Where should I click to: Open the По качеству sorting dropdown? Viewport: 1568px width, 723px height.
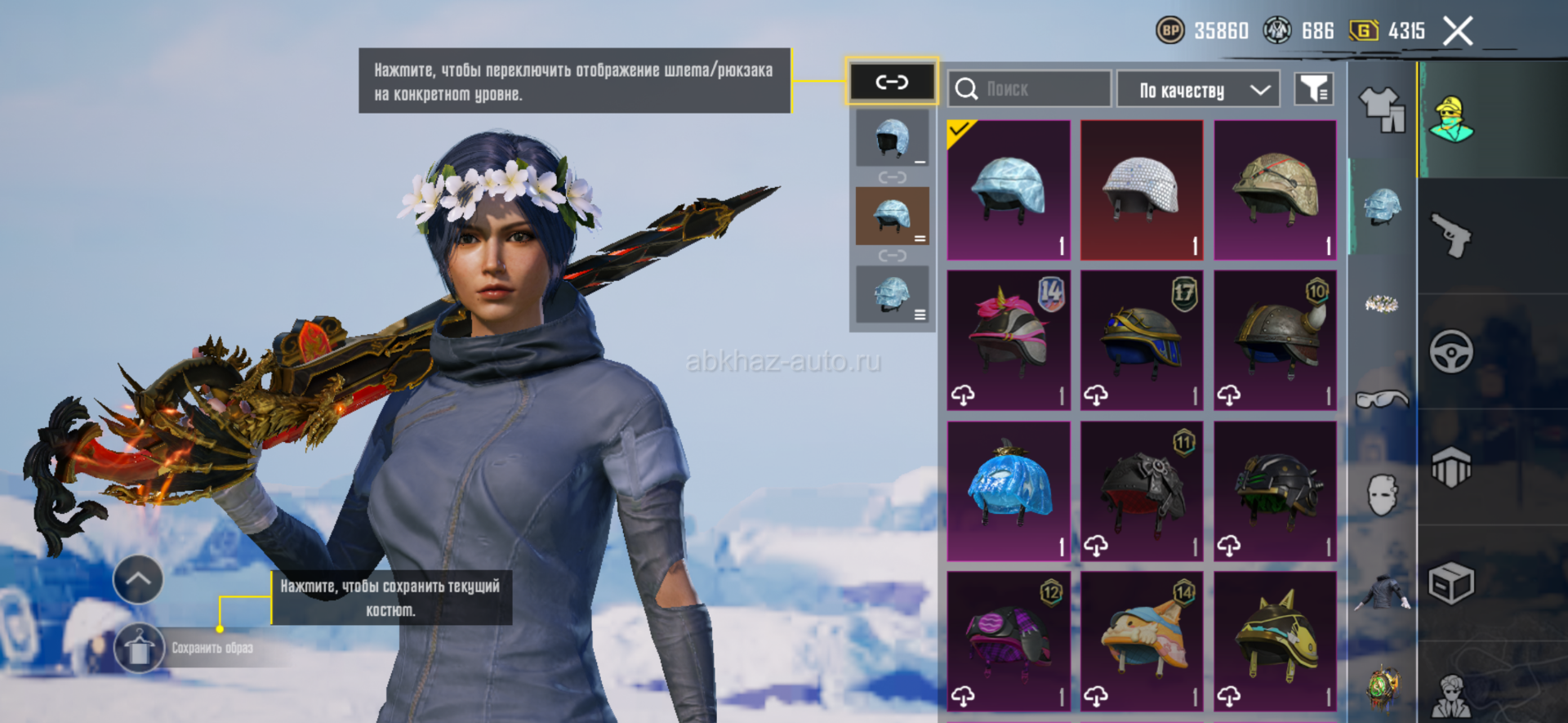pos(1196,90)
